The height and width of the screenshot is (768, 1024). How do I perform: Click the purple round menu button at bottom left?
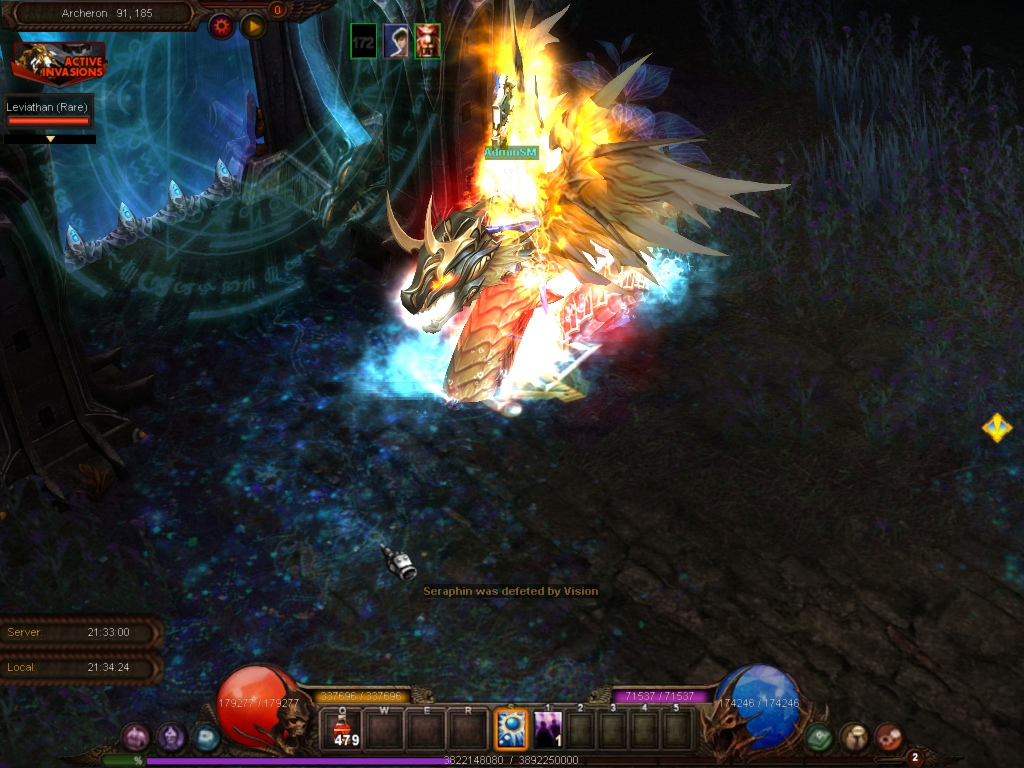point(135,738)
